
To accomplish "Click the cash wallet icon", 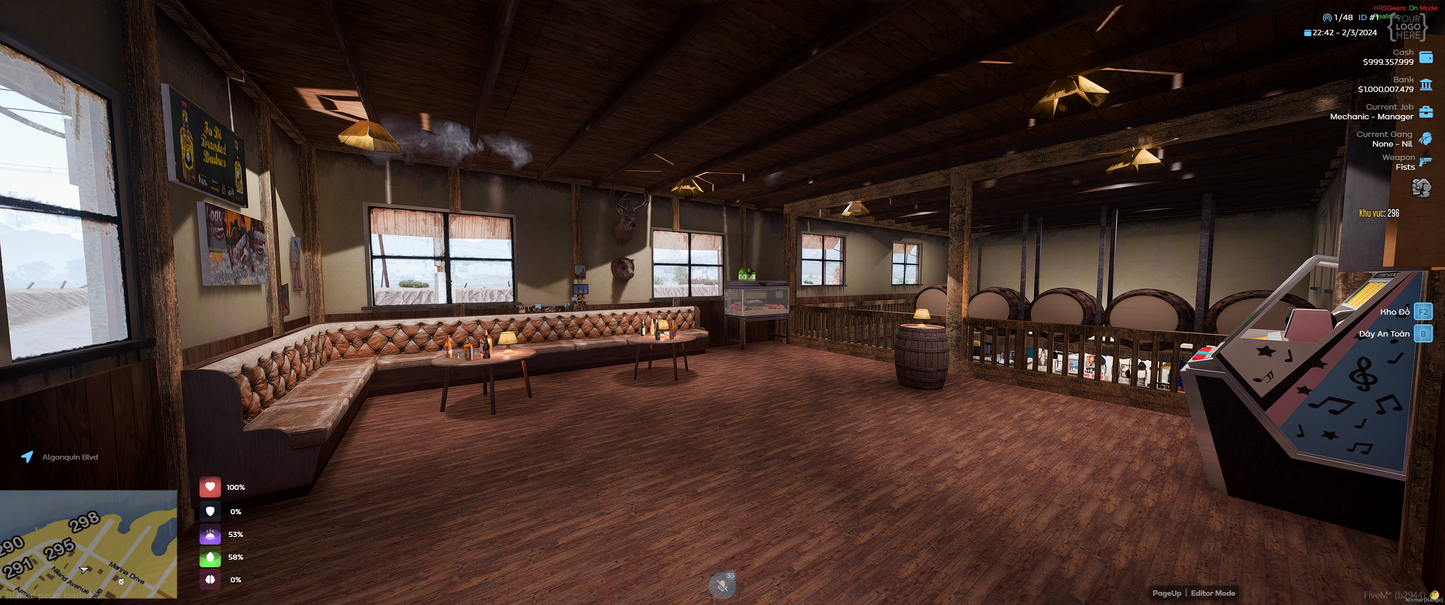I will [1425, 57].
